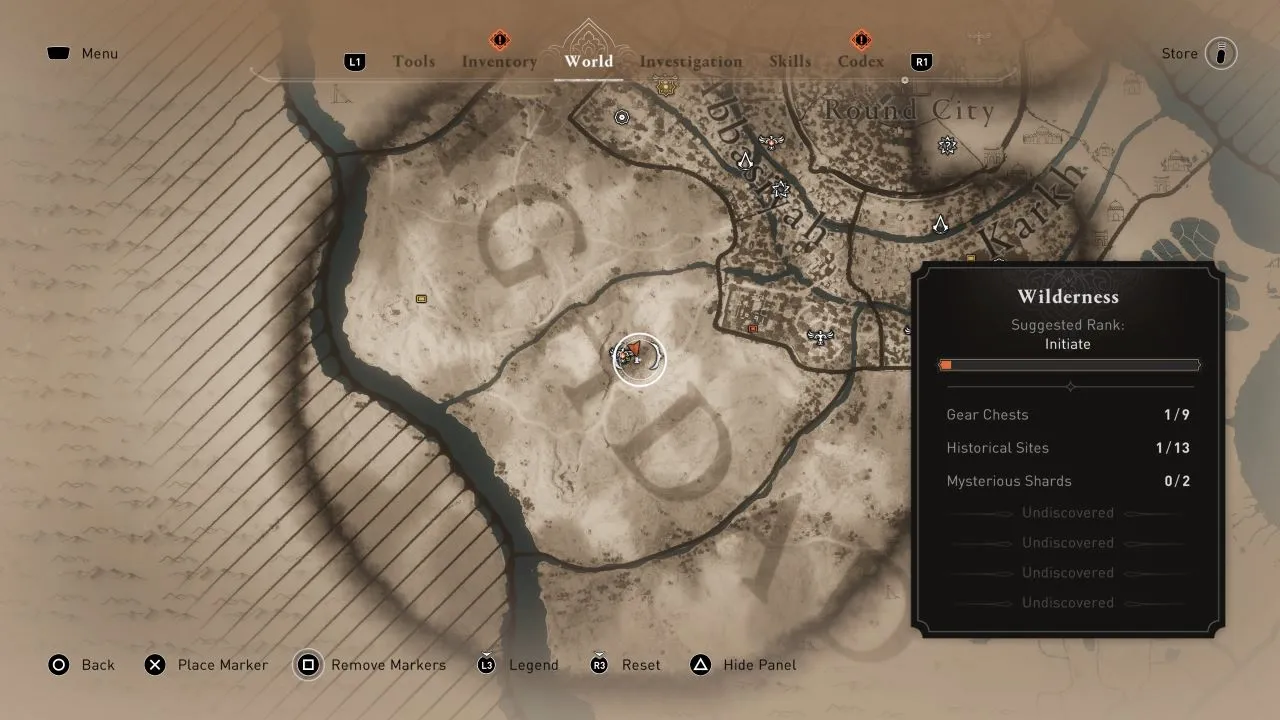Select the eagle viewpoint icon above Abbasiyah

(x=770, y=143)
